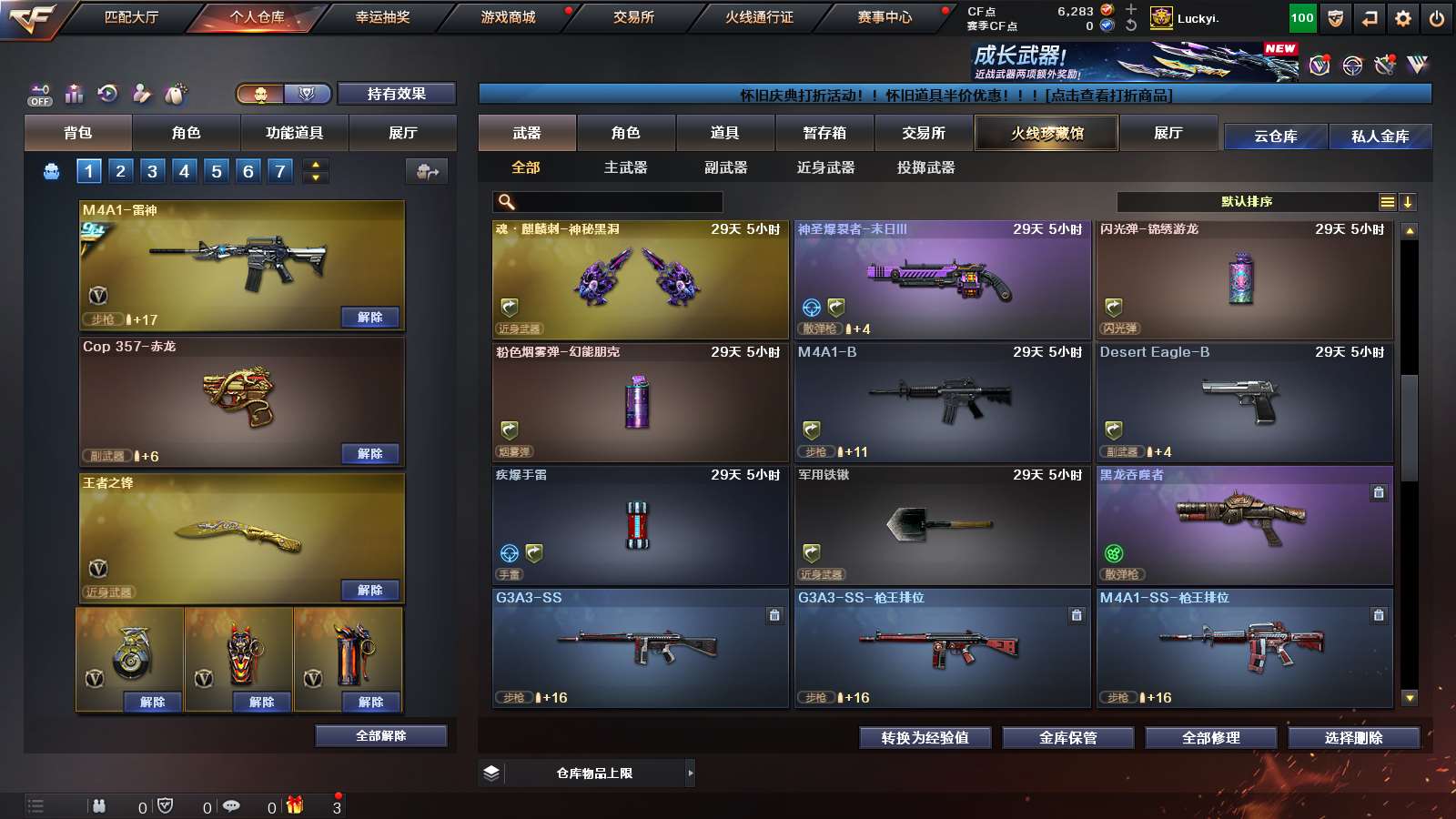Open the 交易所 top menu entry

(x=633, y=17)
